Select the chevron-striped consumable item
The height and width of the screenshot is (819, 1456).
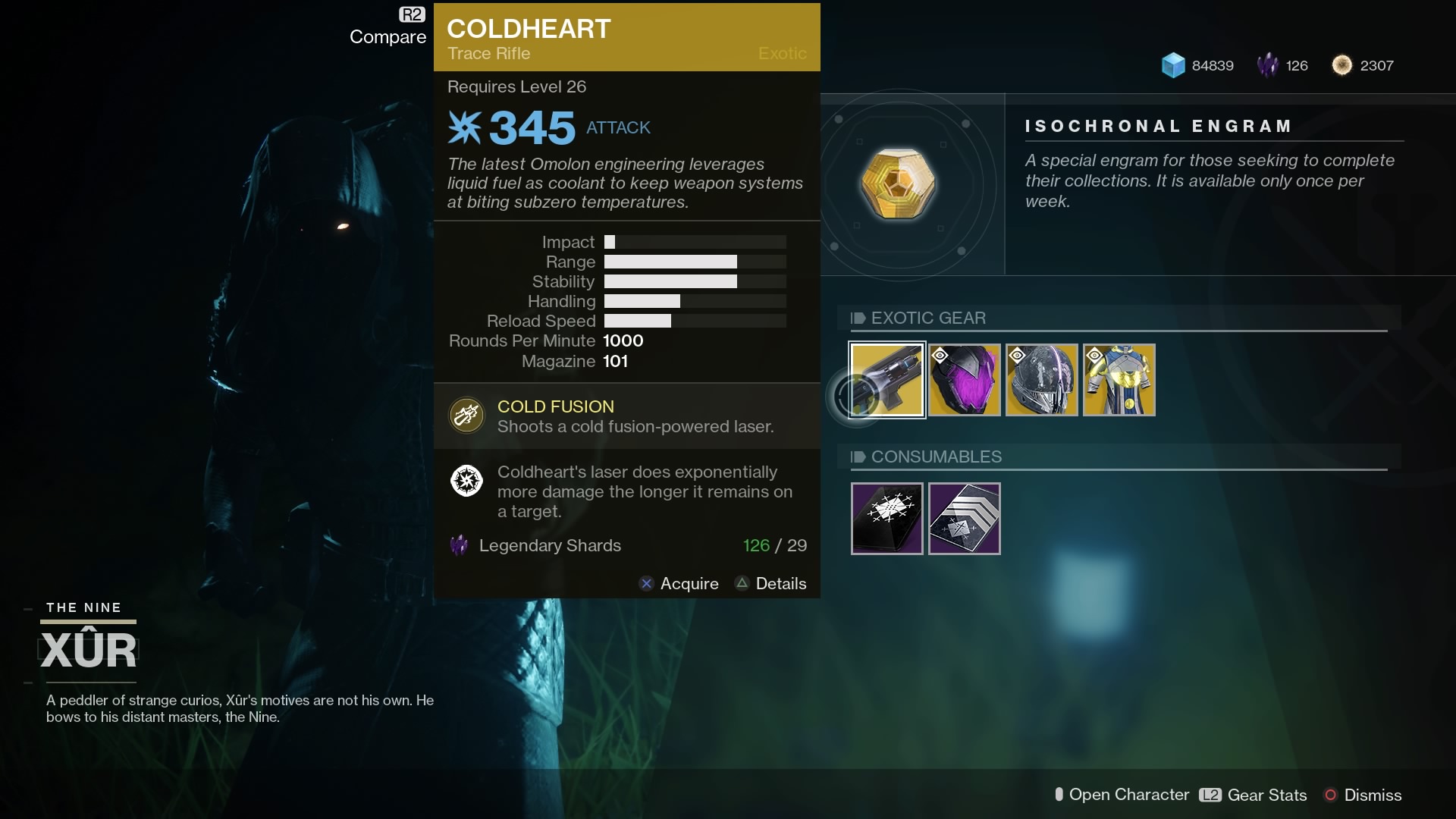coord(965,519)
